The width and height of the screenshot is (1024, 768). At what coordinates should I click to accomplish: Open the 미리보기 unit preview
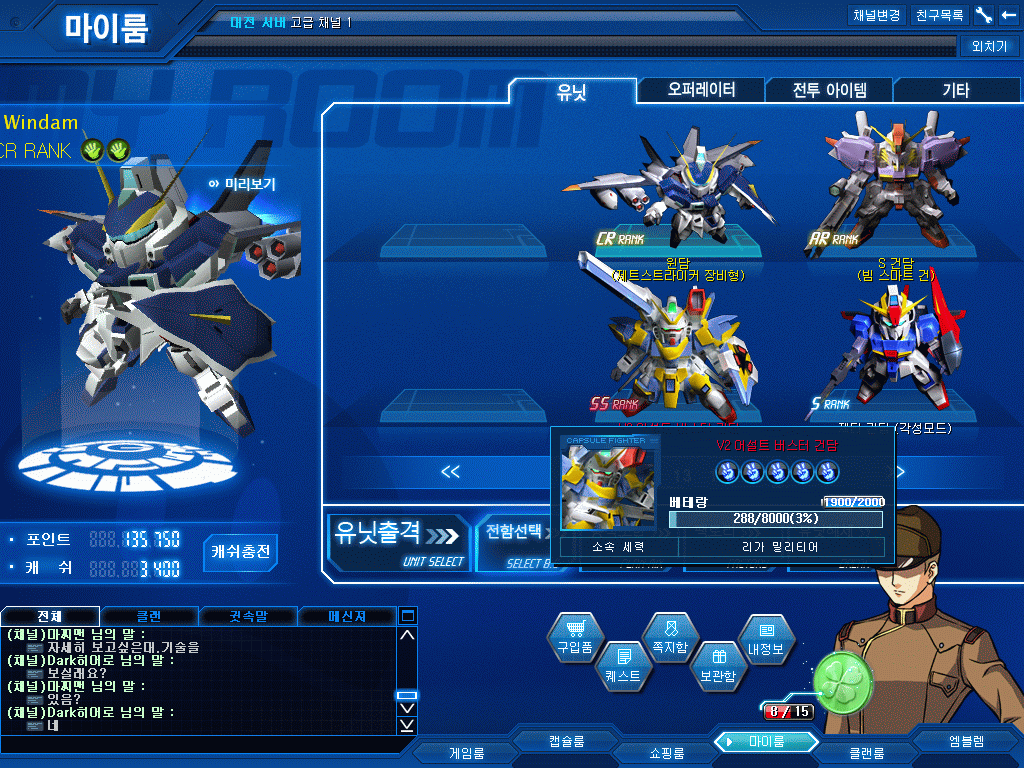(x=242, y=184)
